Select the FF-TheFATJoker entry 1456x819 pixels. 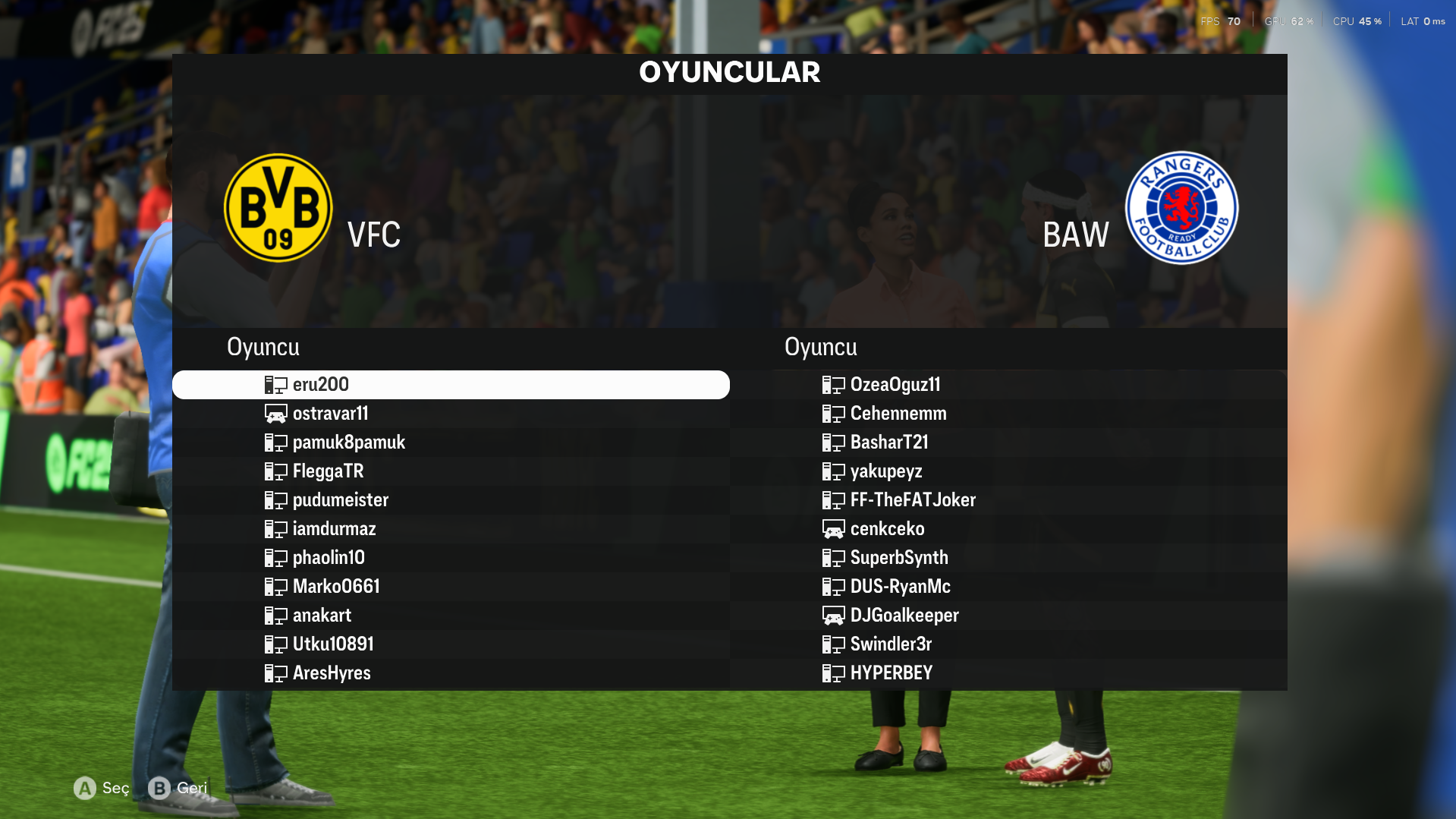(x=912, y=500)
